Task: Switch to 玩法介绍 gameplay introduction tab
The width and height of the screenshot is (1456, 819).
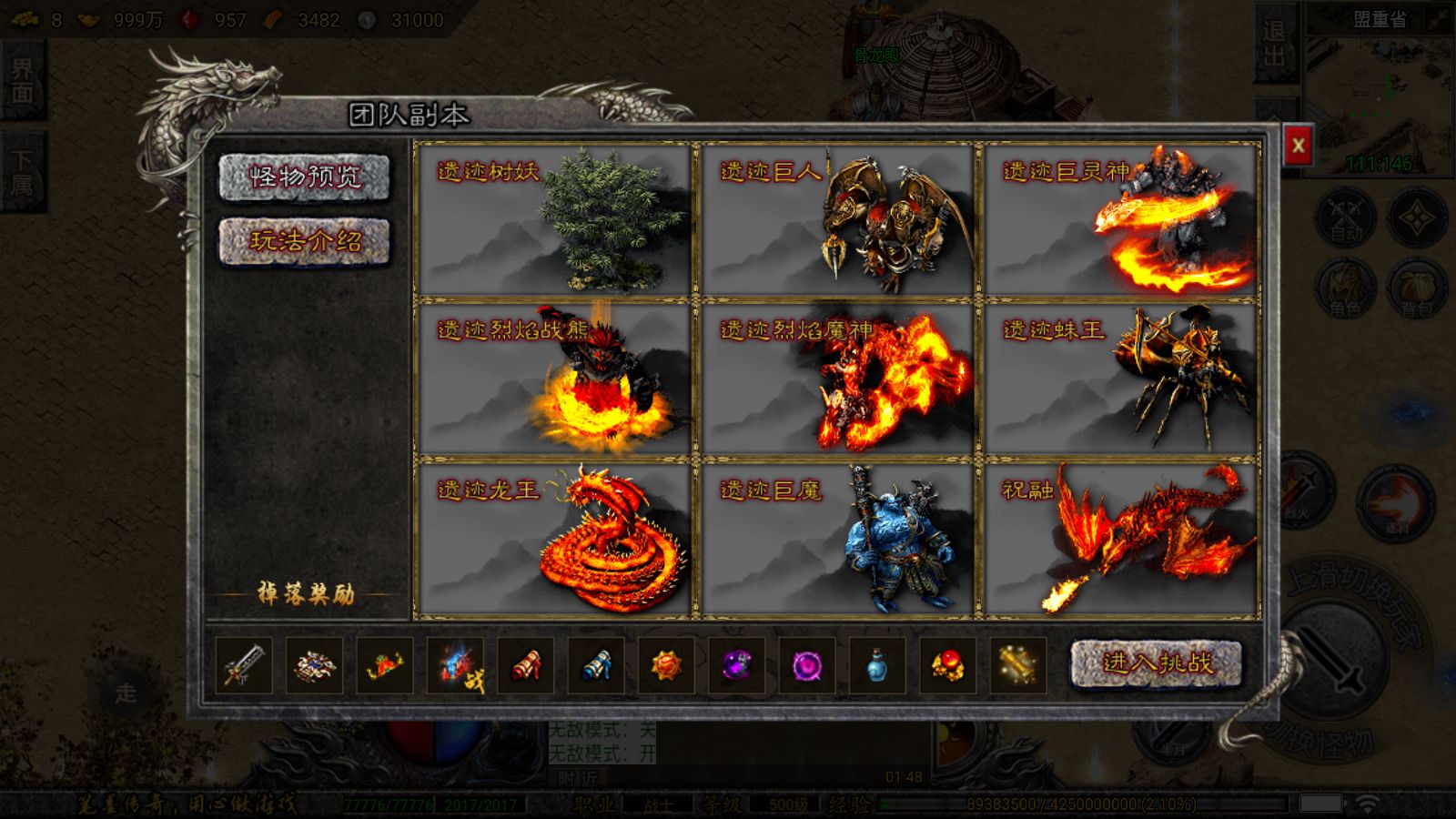Action: [305, 240]
